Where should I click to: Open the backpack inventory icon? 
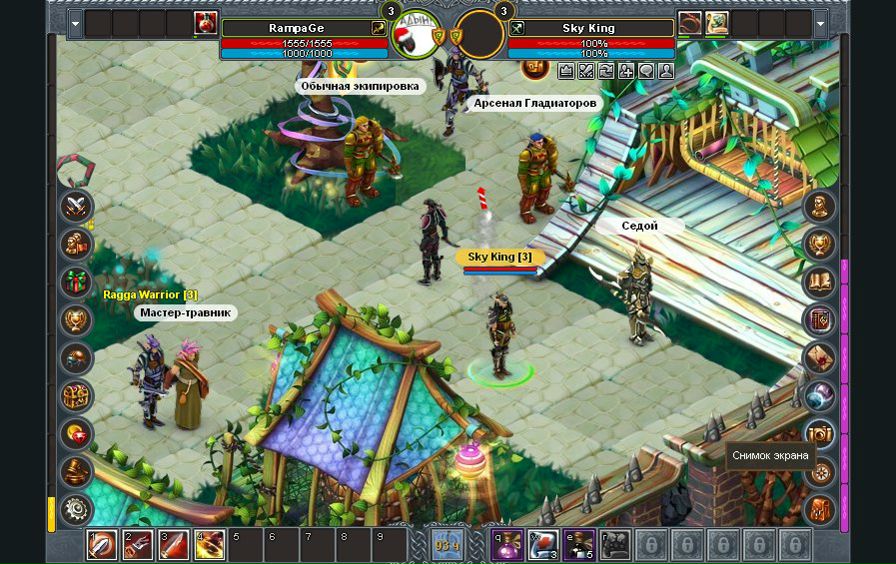[x=820, y=509]
